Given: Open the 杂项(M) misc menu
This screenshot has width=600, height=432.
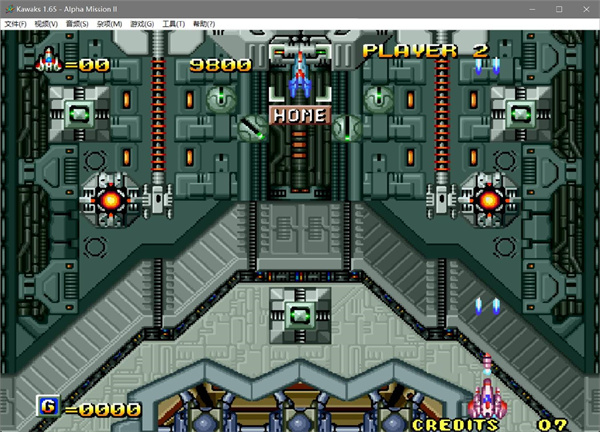Looking at the screenshot, I should pos(109,23).
